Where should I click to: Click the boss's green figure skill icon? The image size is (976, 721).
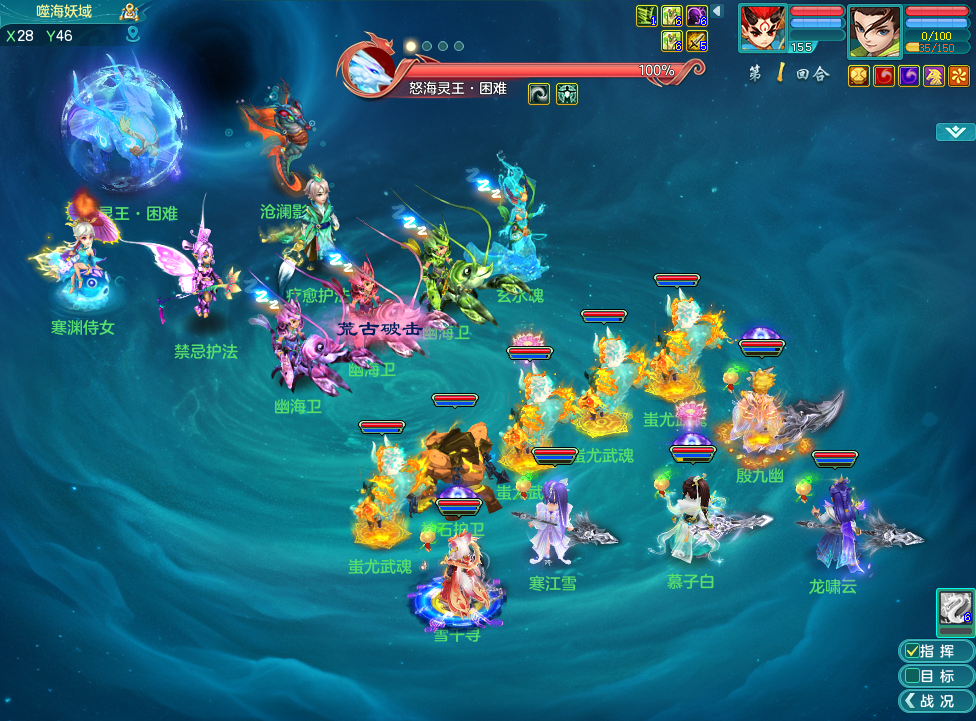click(x=567, y=94)
